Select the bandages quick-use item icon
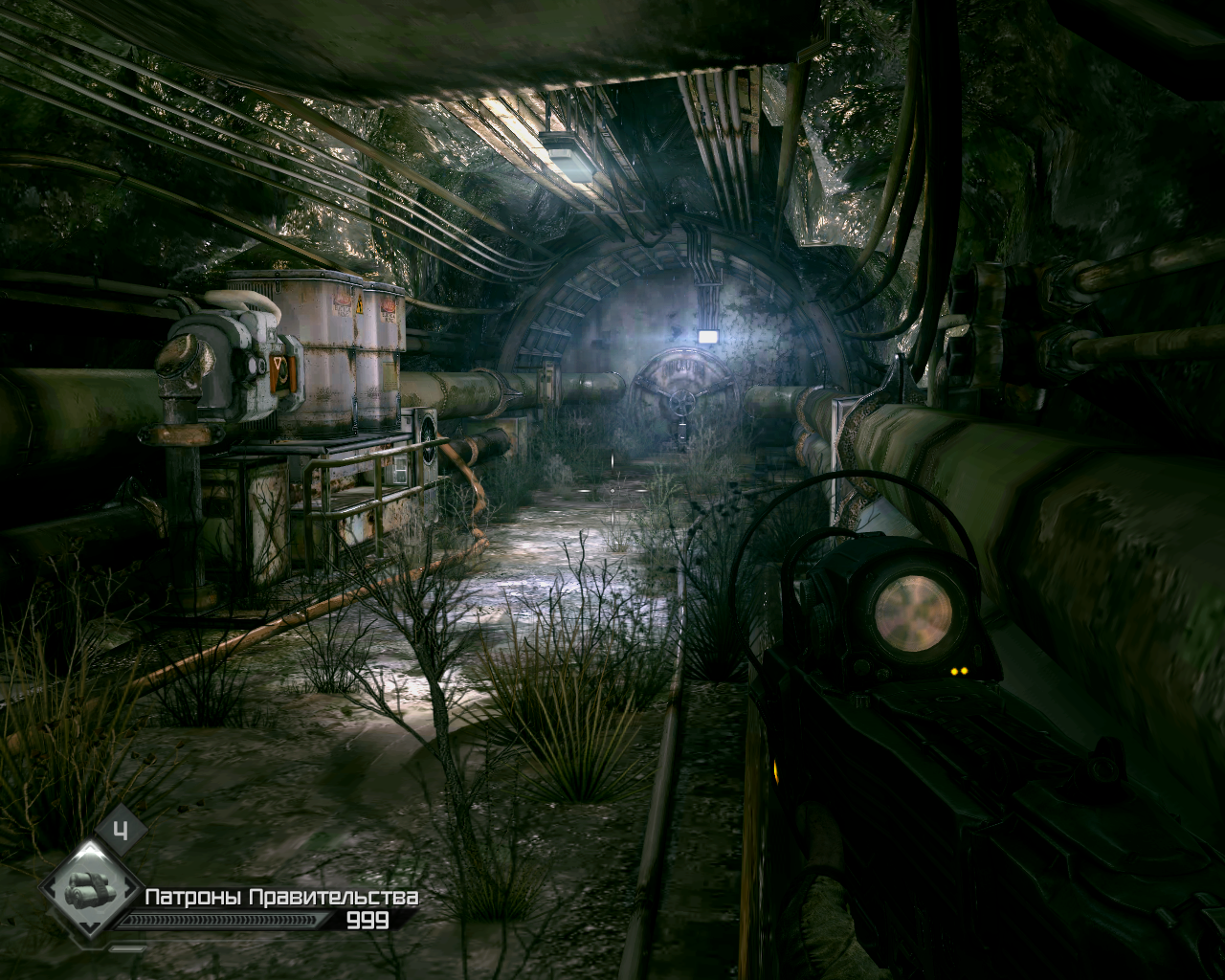This screenshot has height=980, width=1225. (x=90, y=890)
